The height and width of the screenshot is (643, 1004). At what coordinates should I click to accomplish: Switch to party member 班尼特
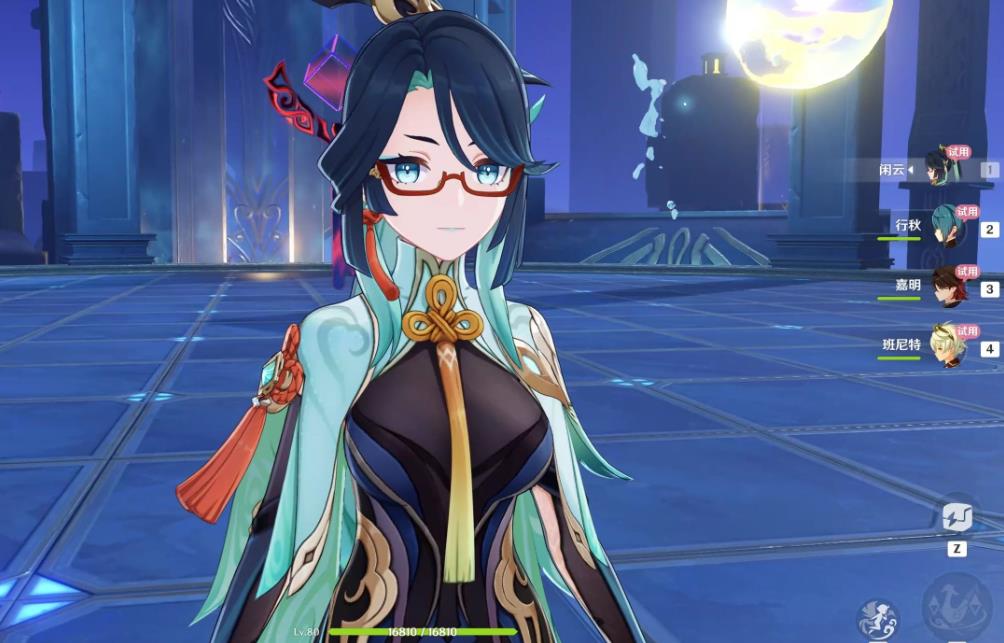[x=946, y=346]
